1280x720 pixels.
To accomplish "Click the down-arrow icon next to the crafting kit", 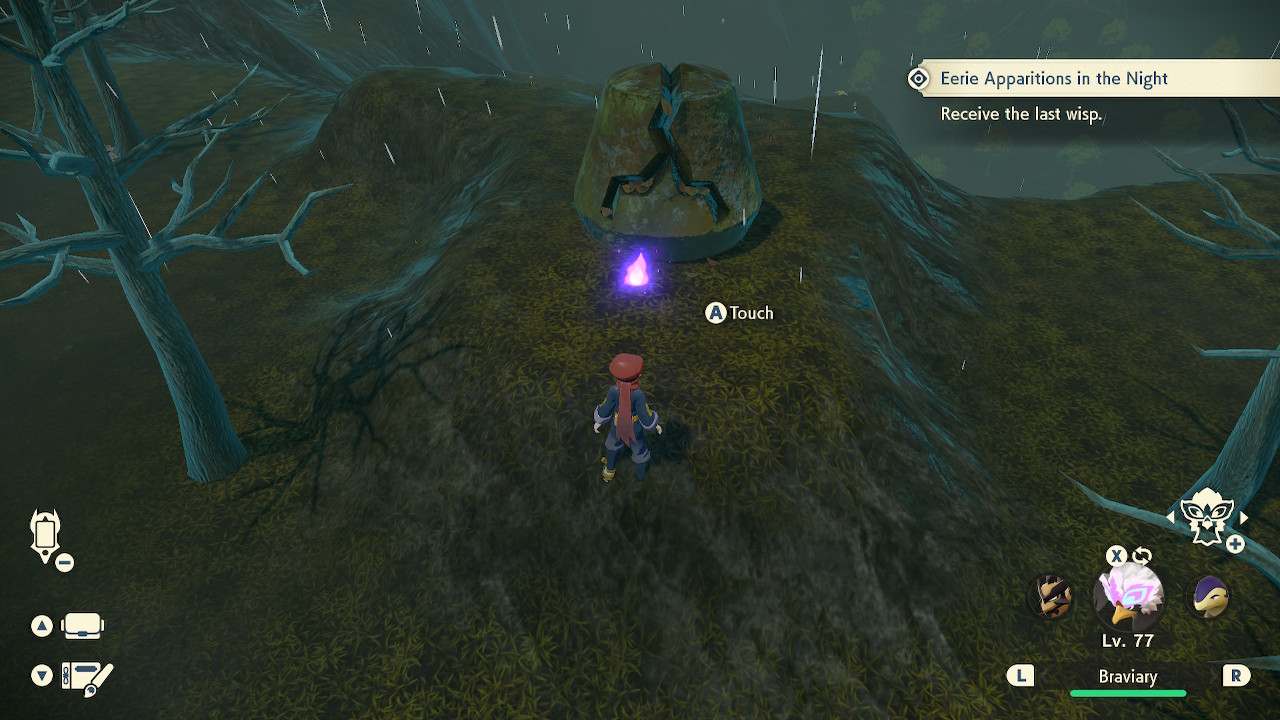I will (x=41, y=675).
